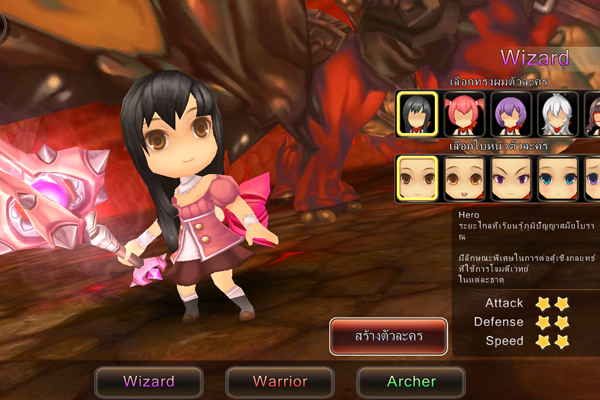Screen dimensions: 600x400
Task: Switch to the Warrior class
Action: (x=279, y=381)
